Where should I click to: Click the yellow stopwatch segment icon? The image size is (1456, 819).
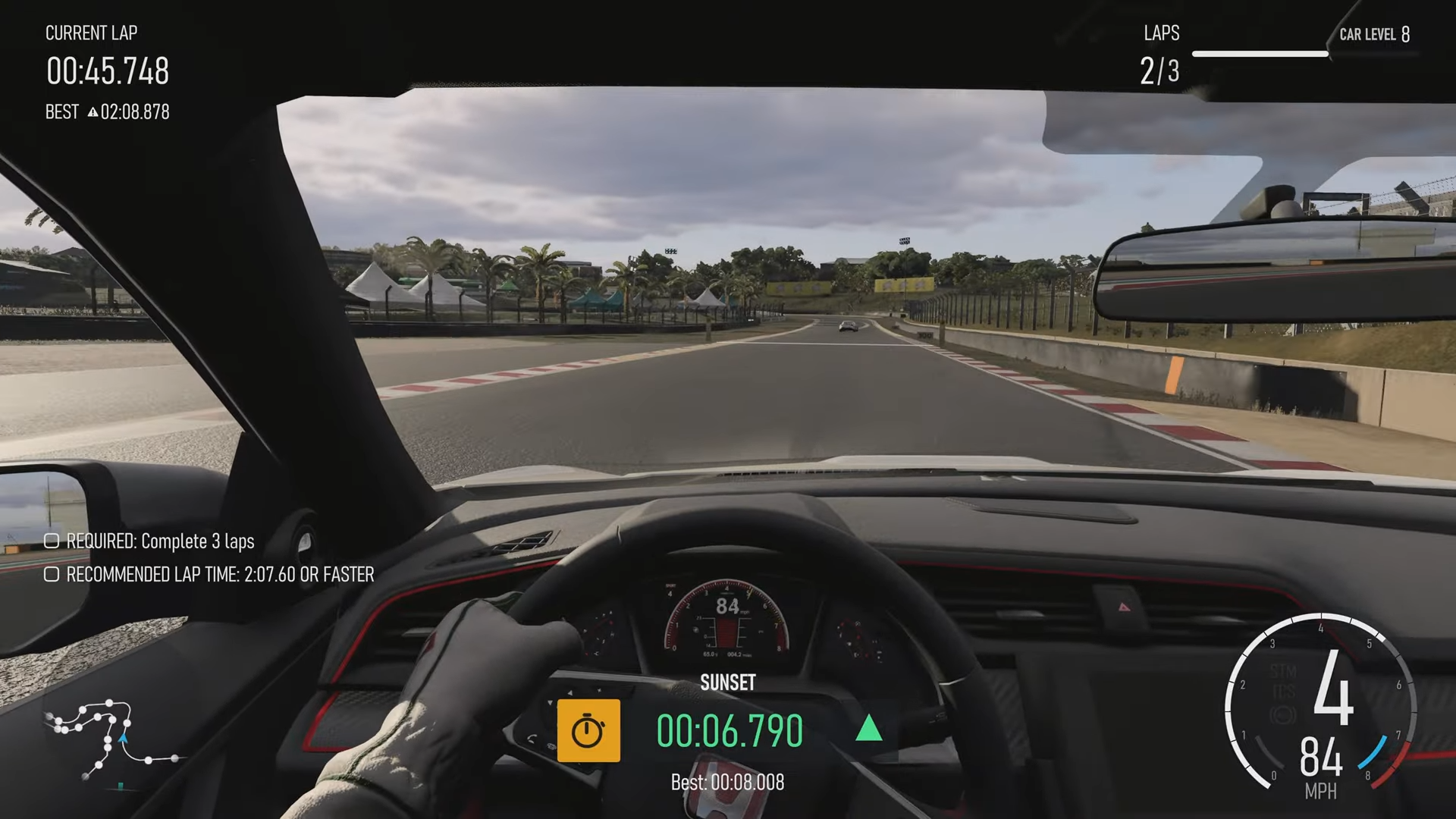588,731
